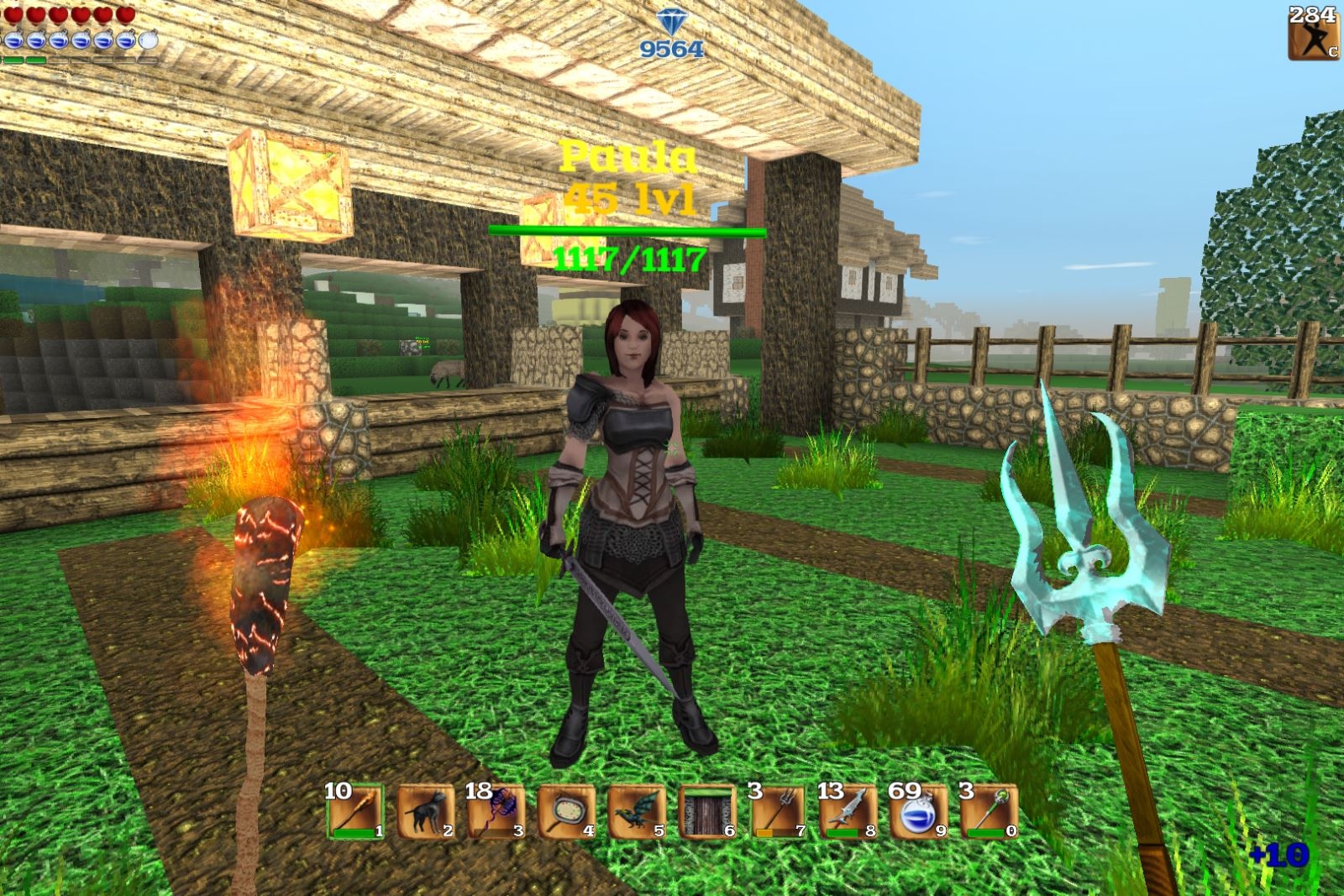This screenshot has height=896, width=1344.
Task: Equip the trident in slot 7
Action: (x=778, y=812)
